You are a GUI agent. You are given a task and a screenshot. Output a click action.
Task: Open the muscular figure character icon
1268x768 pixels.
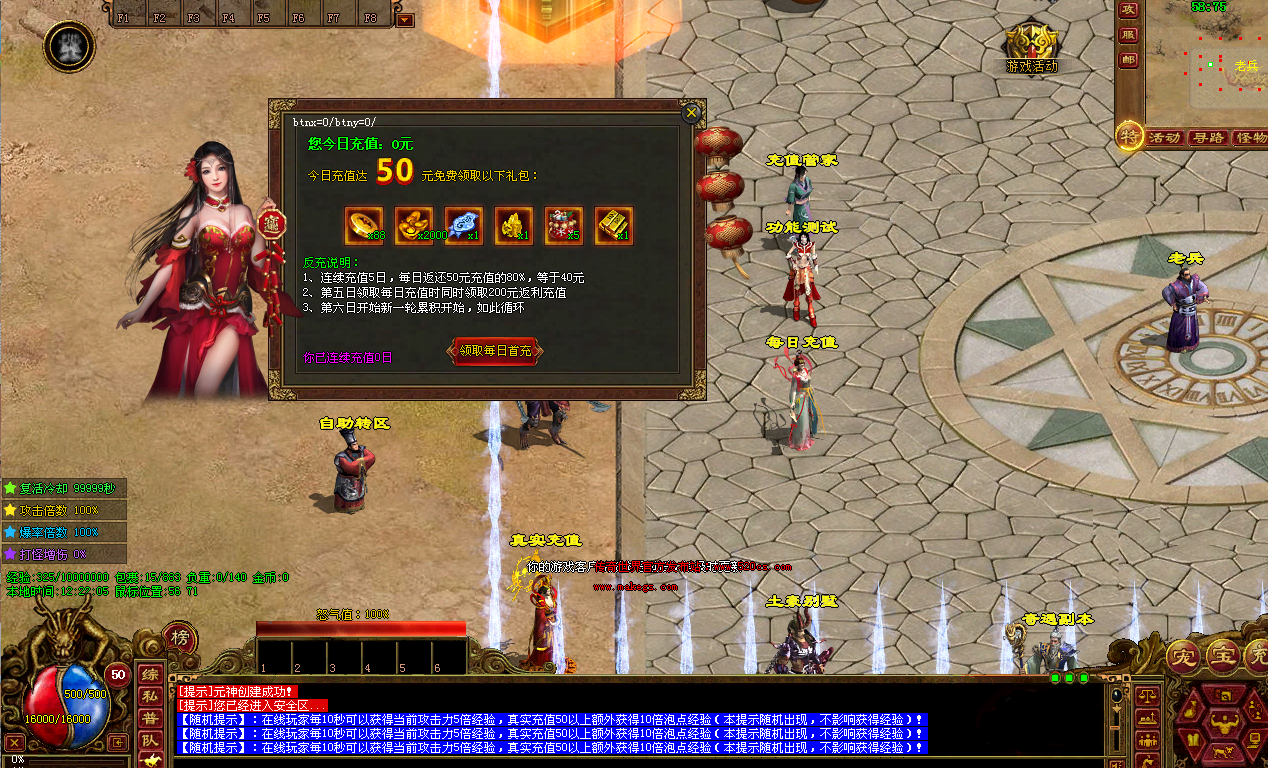69,45
